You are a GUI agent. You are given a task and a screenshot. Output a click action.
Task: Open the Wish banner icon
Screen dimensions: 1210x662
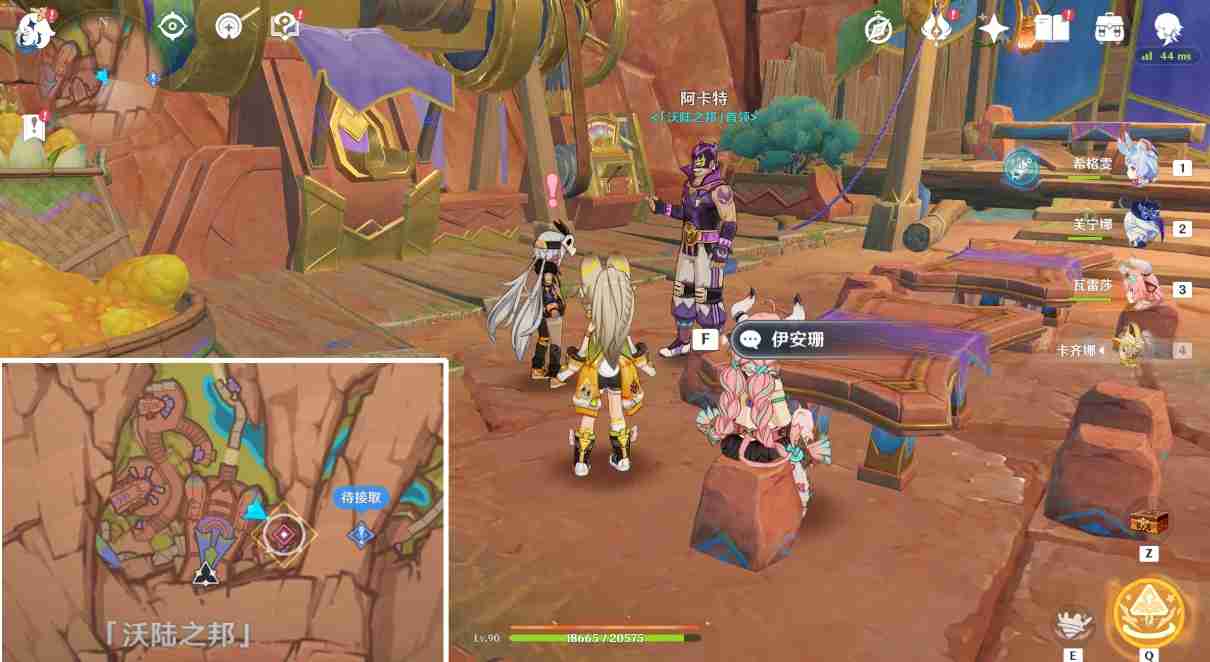point(937,28)
